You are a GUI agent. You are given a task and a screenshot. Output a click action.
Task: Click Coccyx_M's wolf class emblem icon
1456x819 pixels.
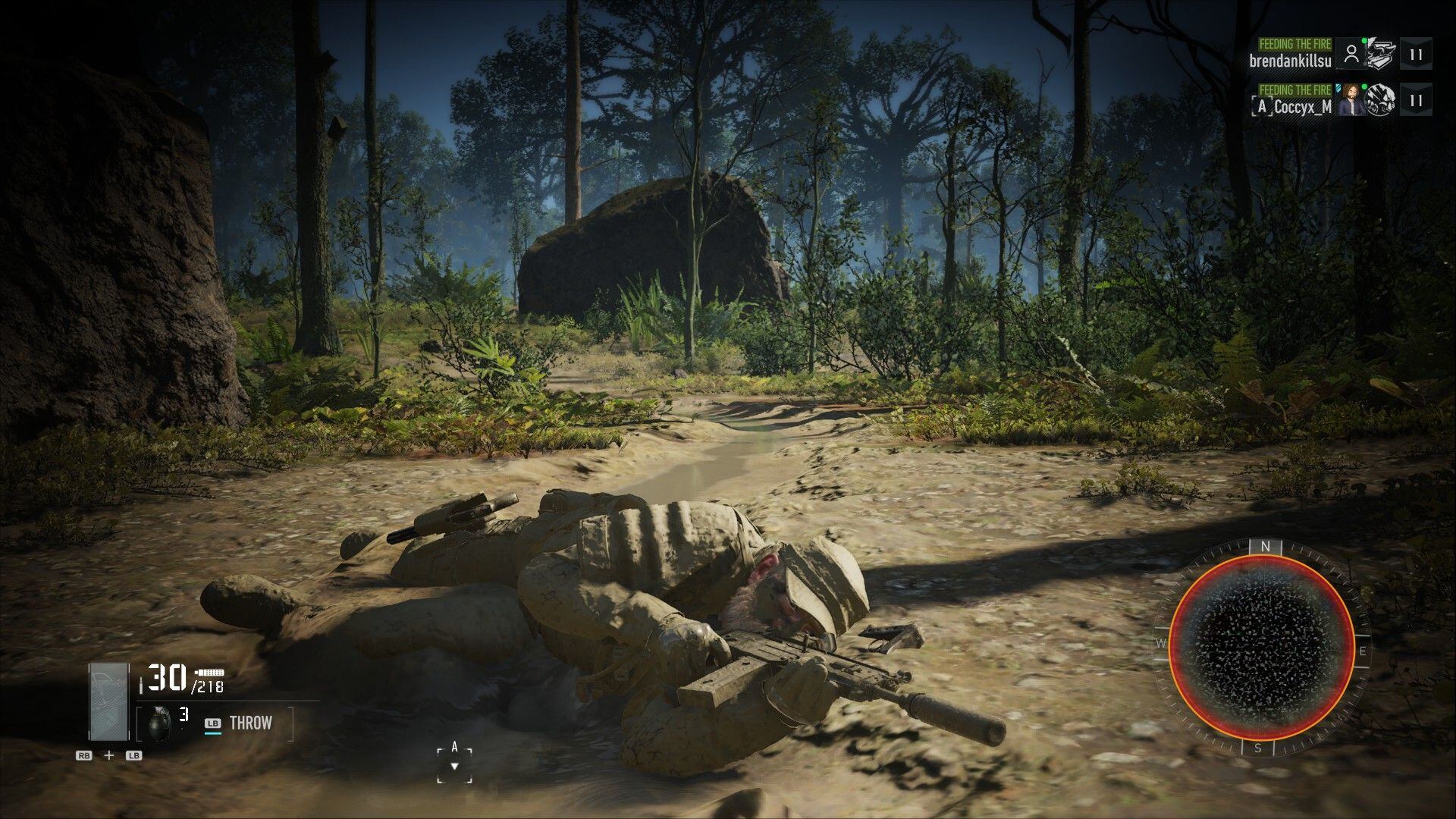pyautogui.click(x=1382, y=101)
